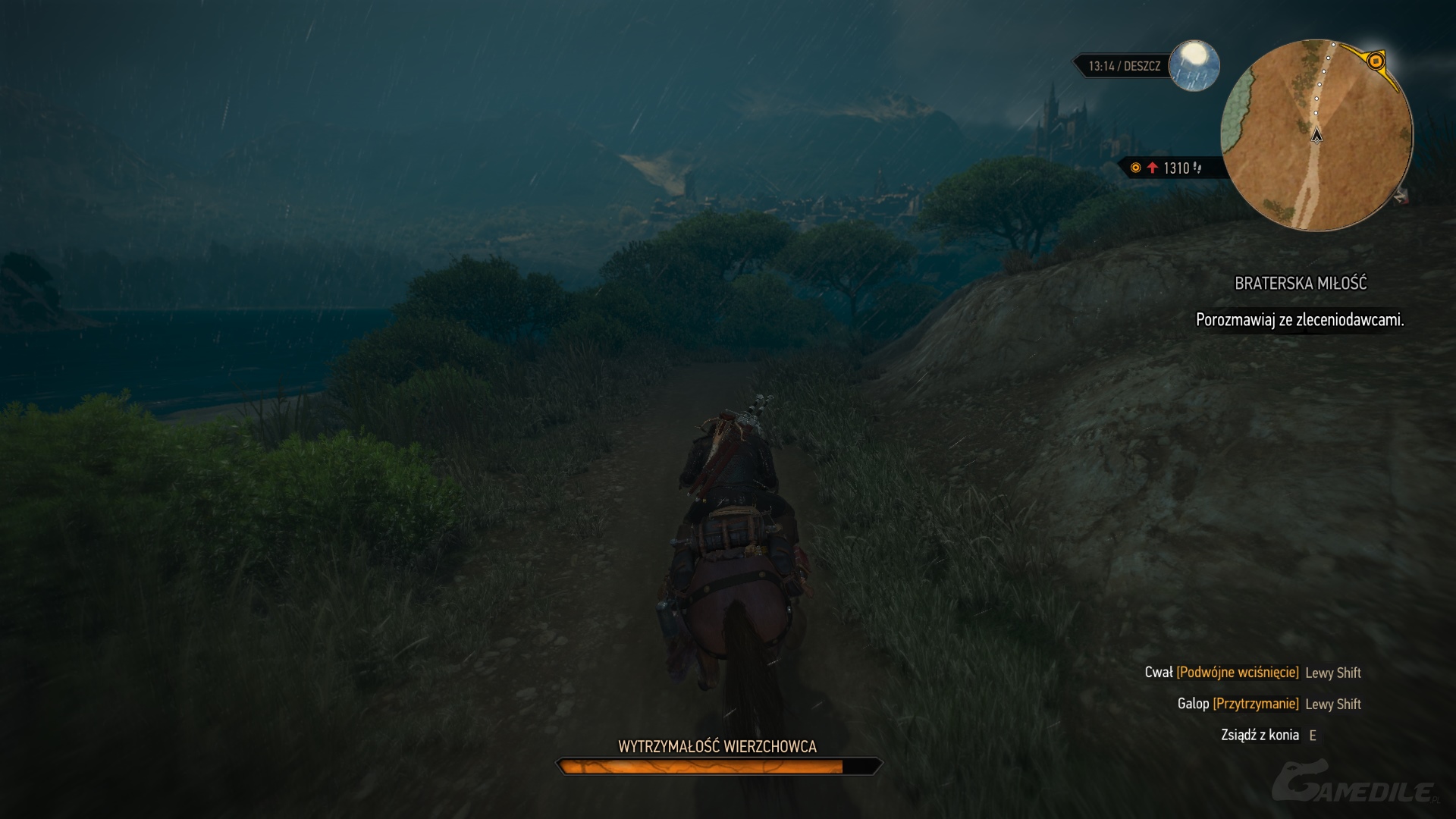Select the yellow quest marker on minimap
Screen dimensions: 1456x819
click(x=1376, y=61)
